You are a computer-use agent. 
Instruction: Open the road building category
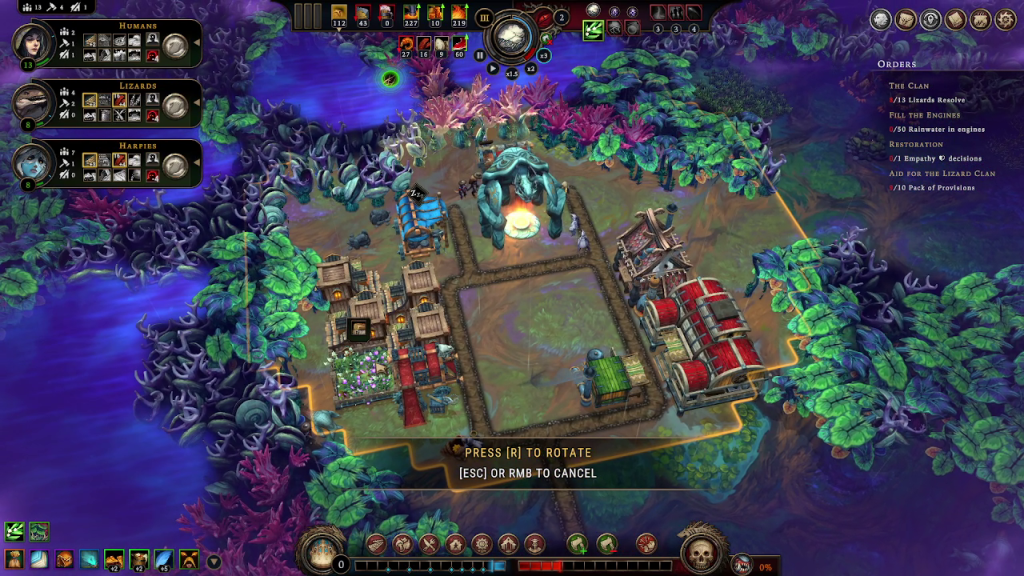coord(376,544)
